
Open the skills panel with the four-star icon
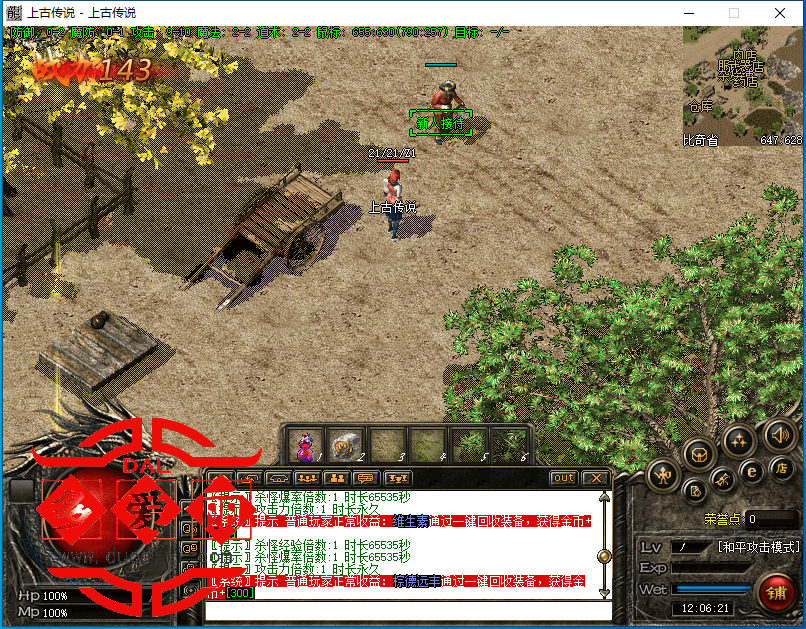pos(739,439)
